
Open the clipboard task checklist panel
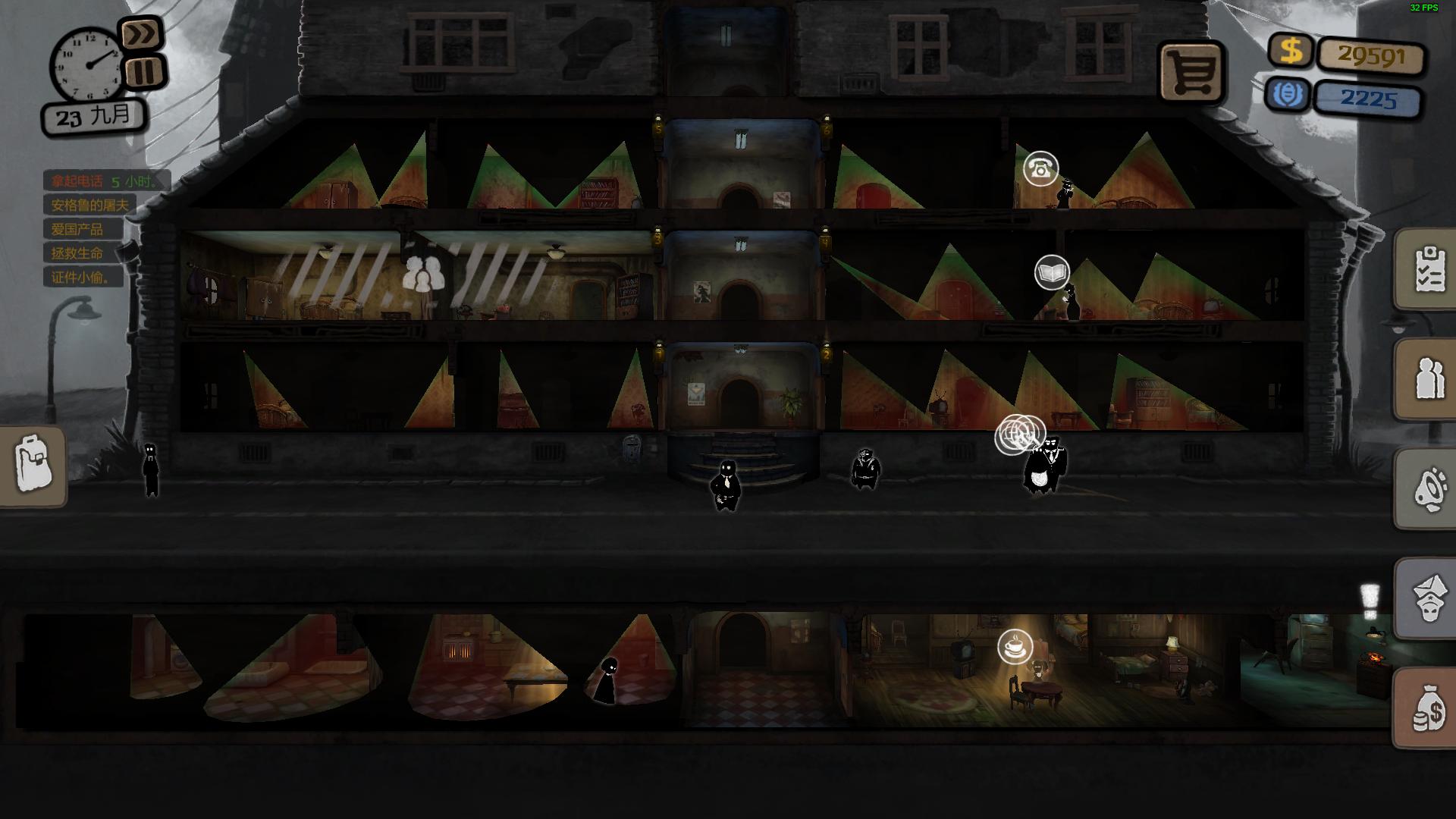[x=1427, y=268]
